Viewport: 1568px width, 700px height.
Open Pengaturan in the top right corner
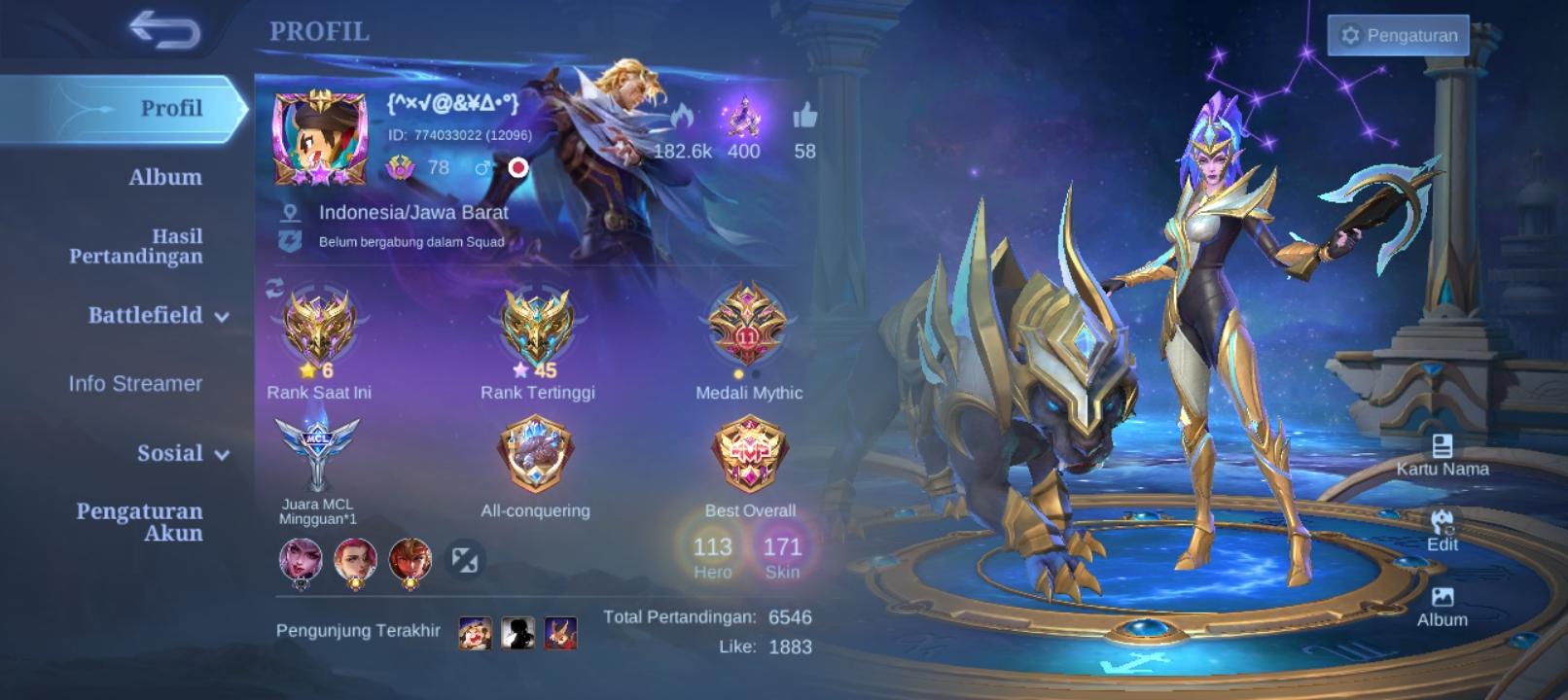click(x=1399, y=34)
